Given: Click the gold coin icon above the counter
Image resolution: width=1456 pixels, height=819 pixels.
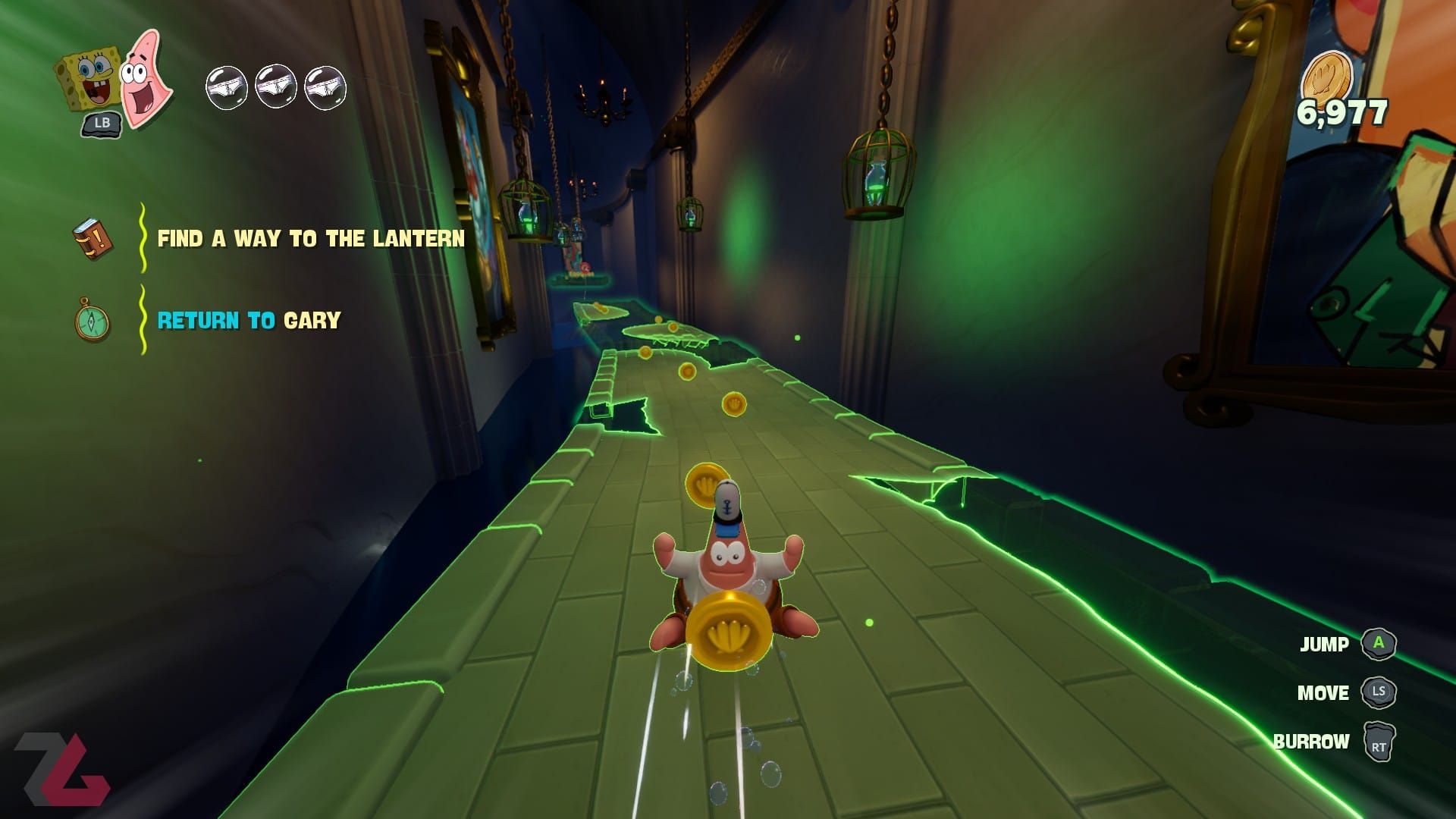Looking at the screenshot, I should (1328, 76).
